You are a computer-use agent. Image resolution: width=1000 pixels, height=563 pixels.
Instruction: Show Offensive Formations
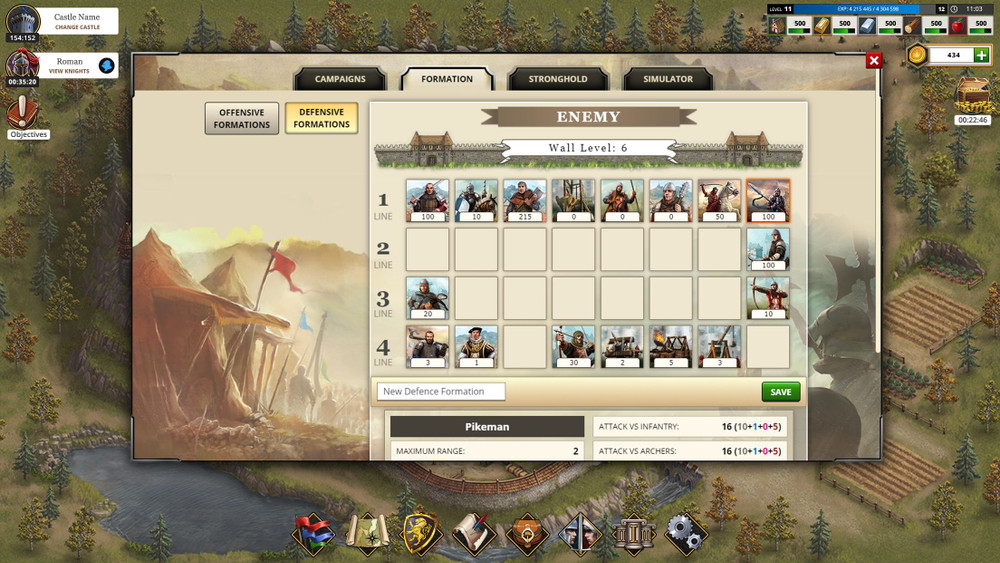pyautogui.click(x=241, y=119)
